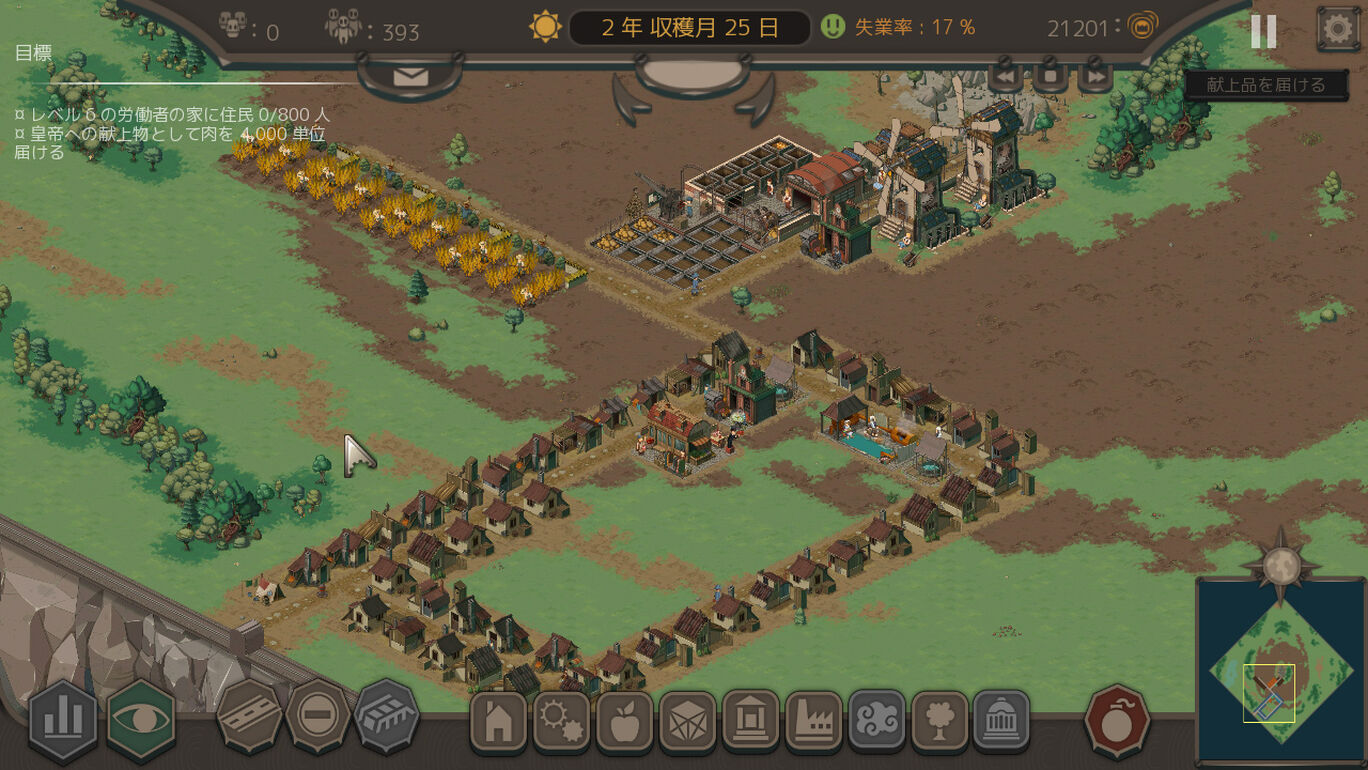Slow down game speed with rewind arrows
This screenshot has height=770, width=1368.
(1006, 76)
